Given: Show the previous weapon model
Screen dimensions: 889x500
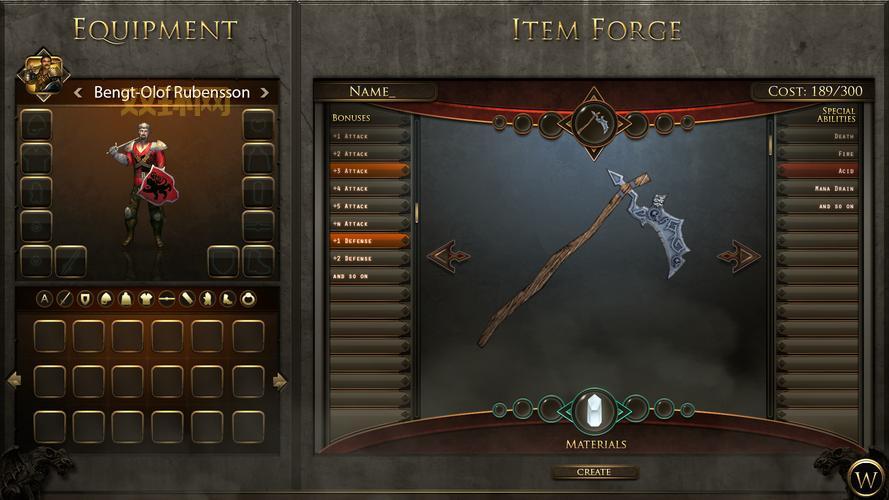Looking at the screenshot, I should pos(448,256).
